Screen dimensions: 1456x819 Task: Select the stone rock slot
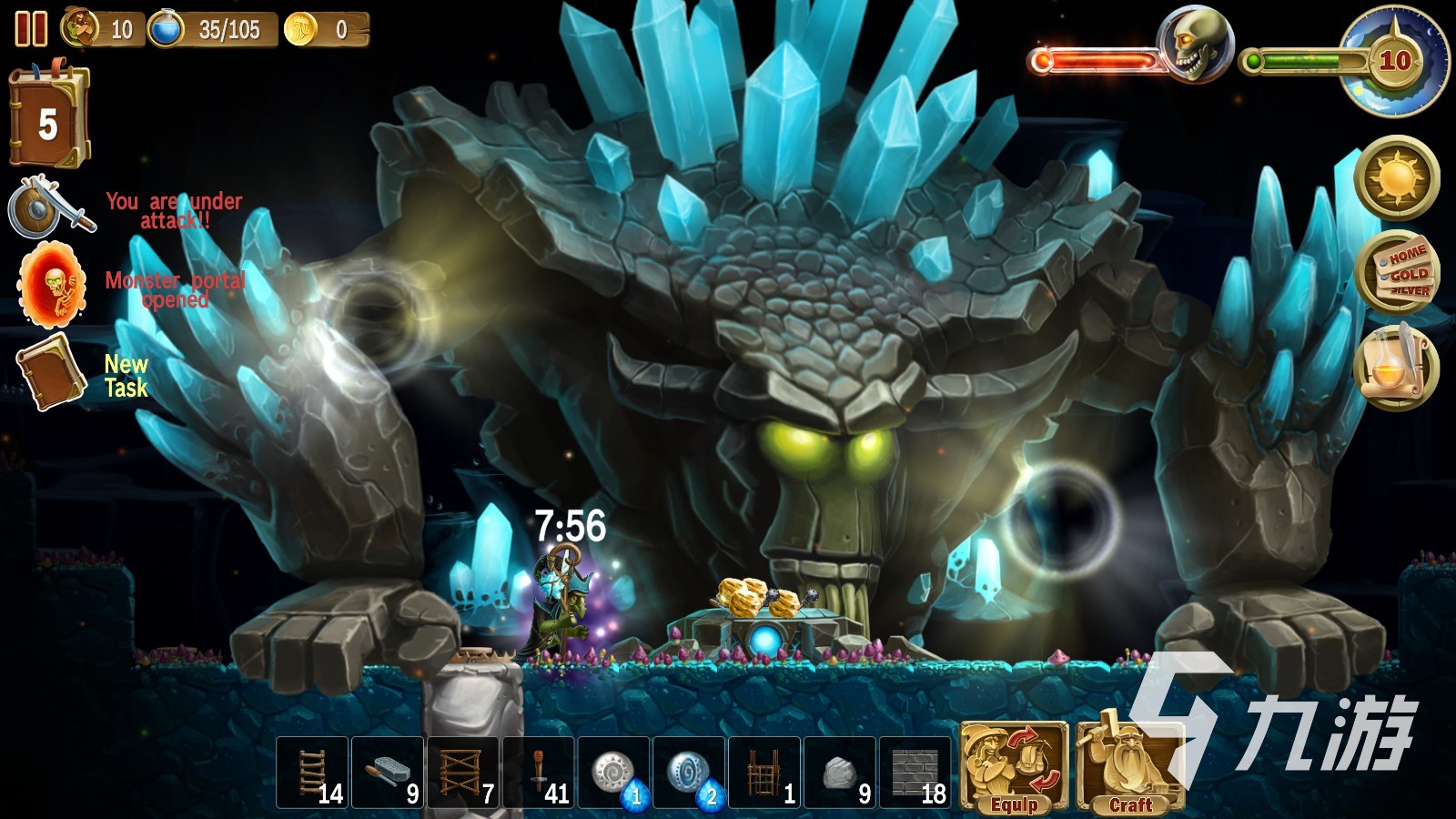point(841,773)
